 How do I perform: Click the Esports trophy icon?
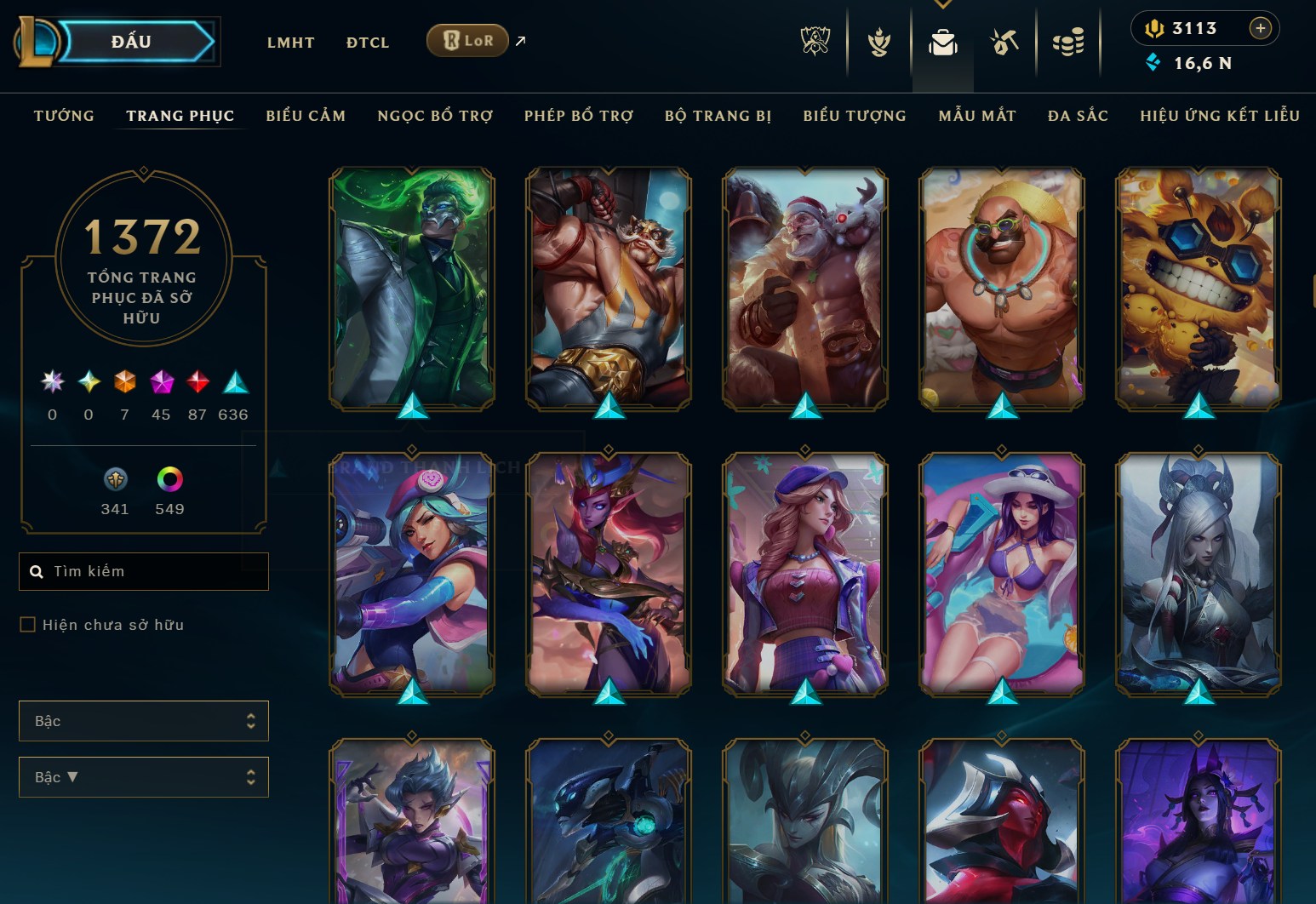815,43
